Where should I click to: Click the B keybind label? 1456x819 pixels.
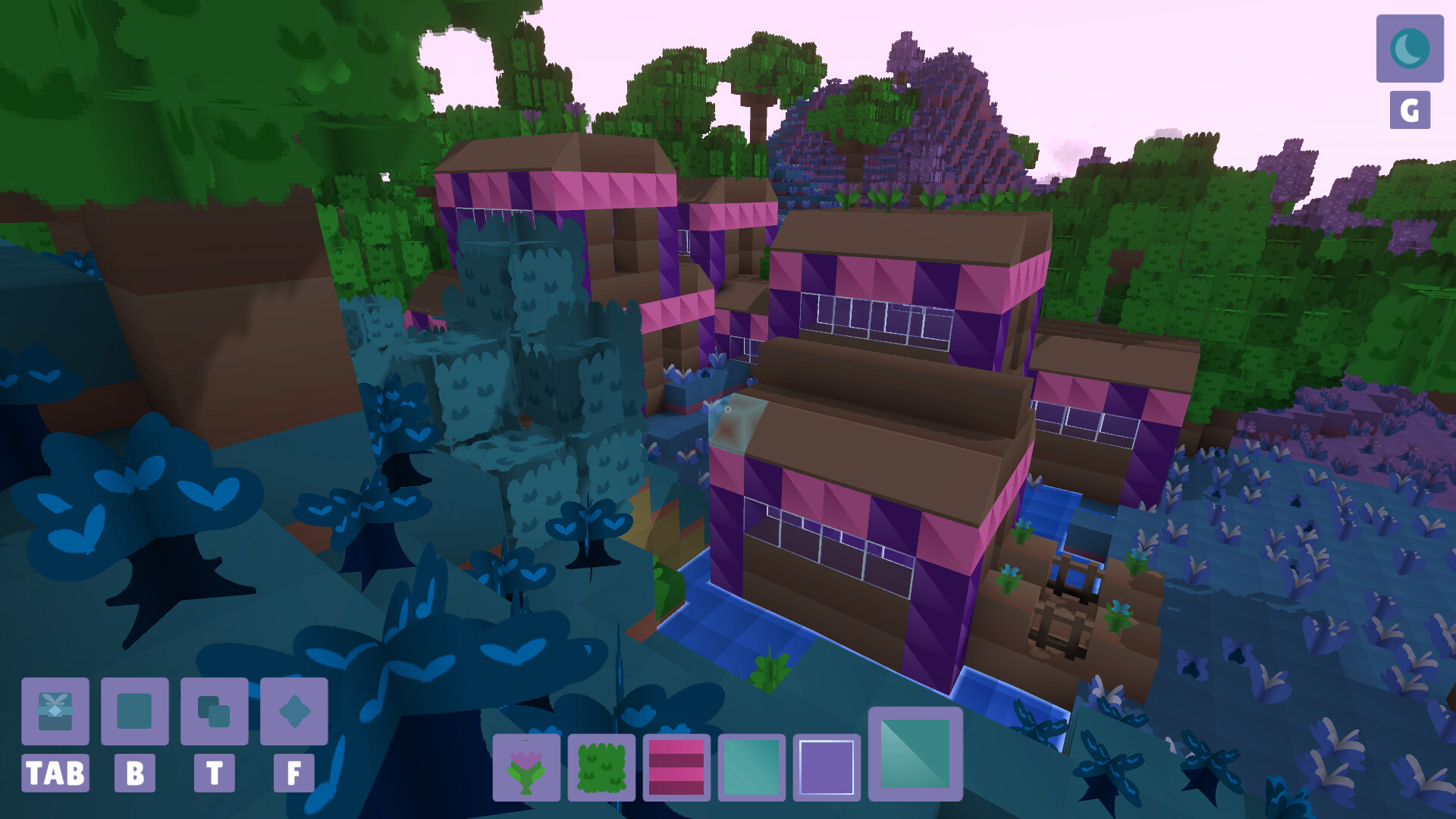pos(134,773)
